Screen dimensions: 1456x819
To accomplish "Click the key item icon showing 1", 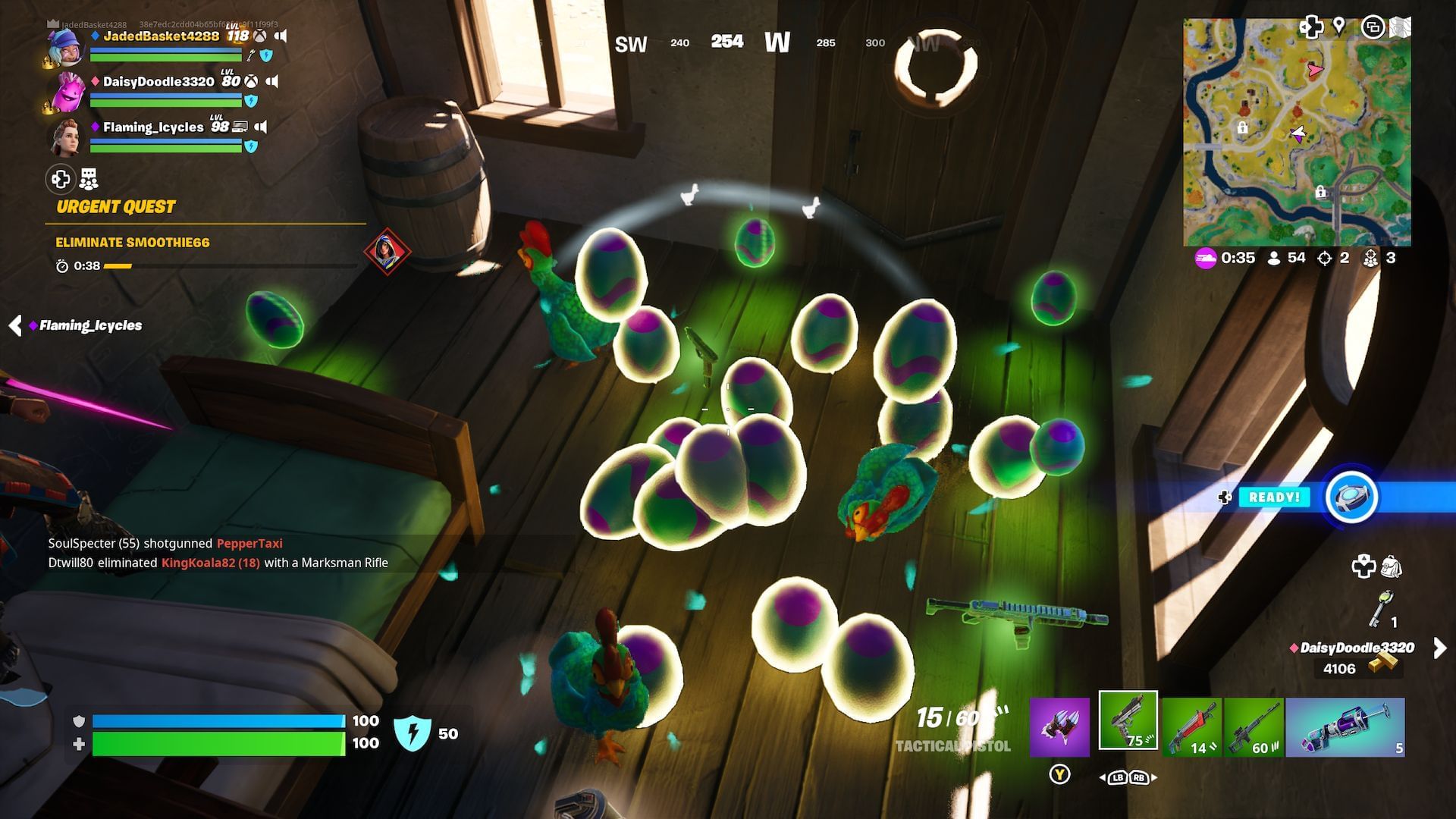I will tap(1382, 607).
